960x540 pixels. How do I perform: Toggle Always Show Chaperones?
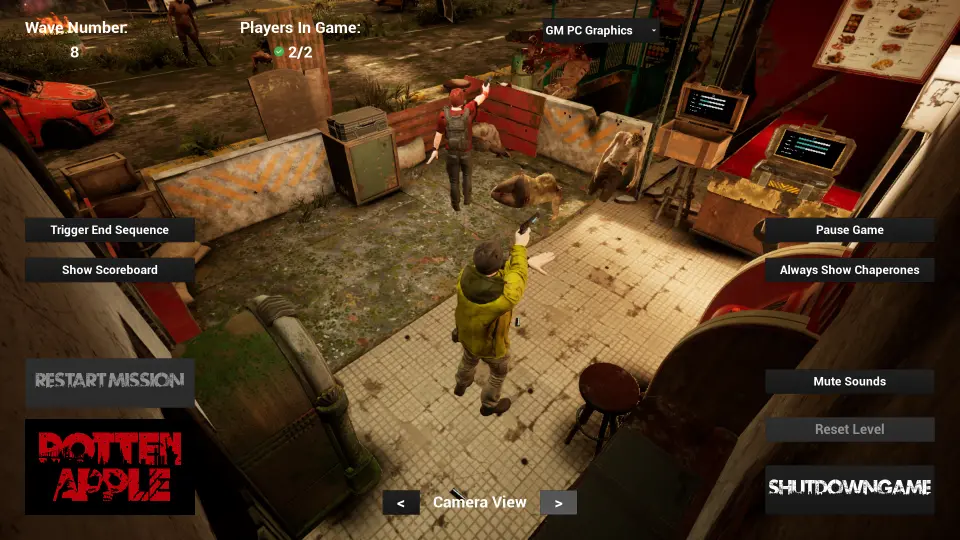(849, 270)
